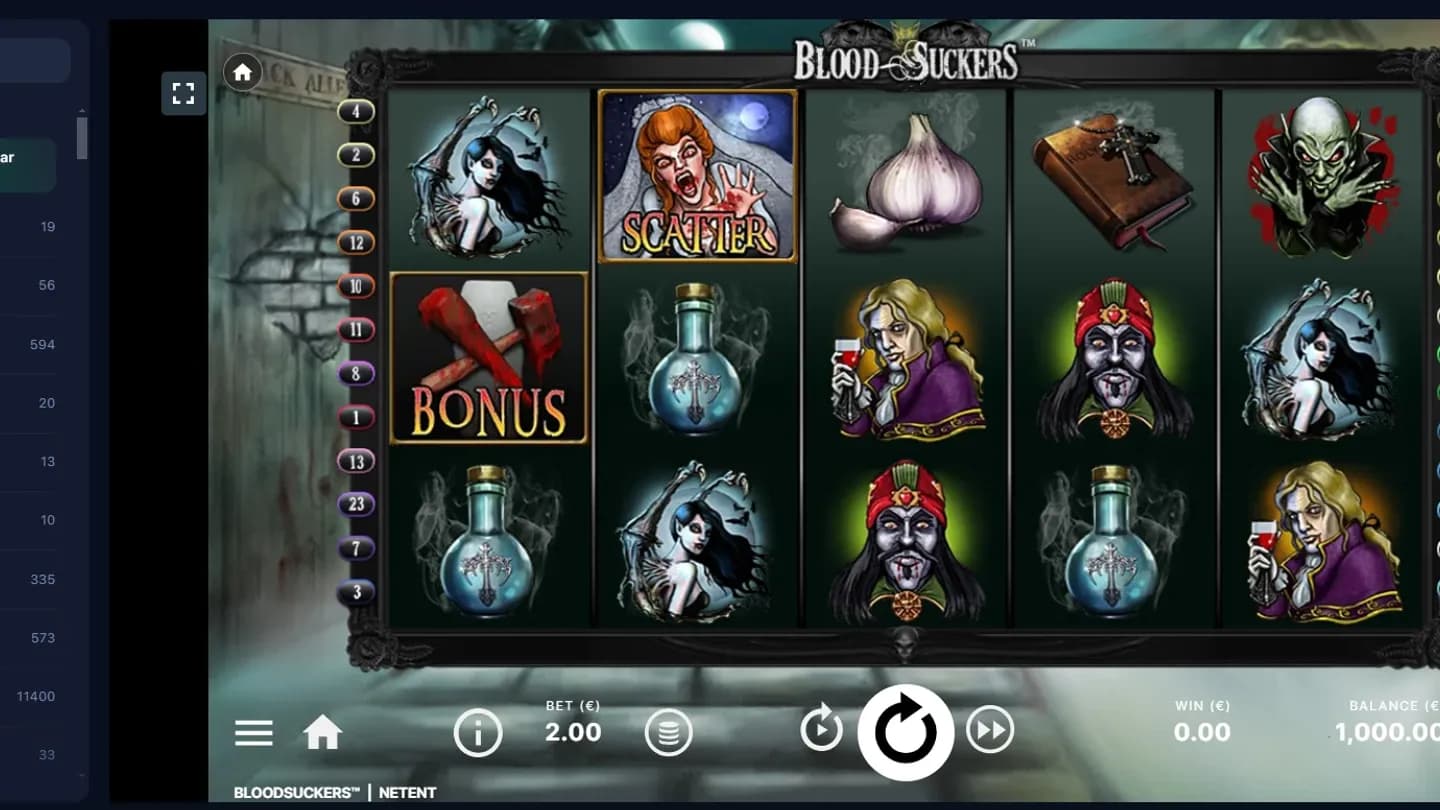The width and height of the screenshot is (1440, 810).
Task: Click the BLOODSUCKERS | NETENT label
Action: coord(333,792)
